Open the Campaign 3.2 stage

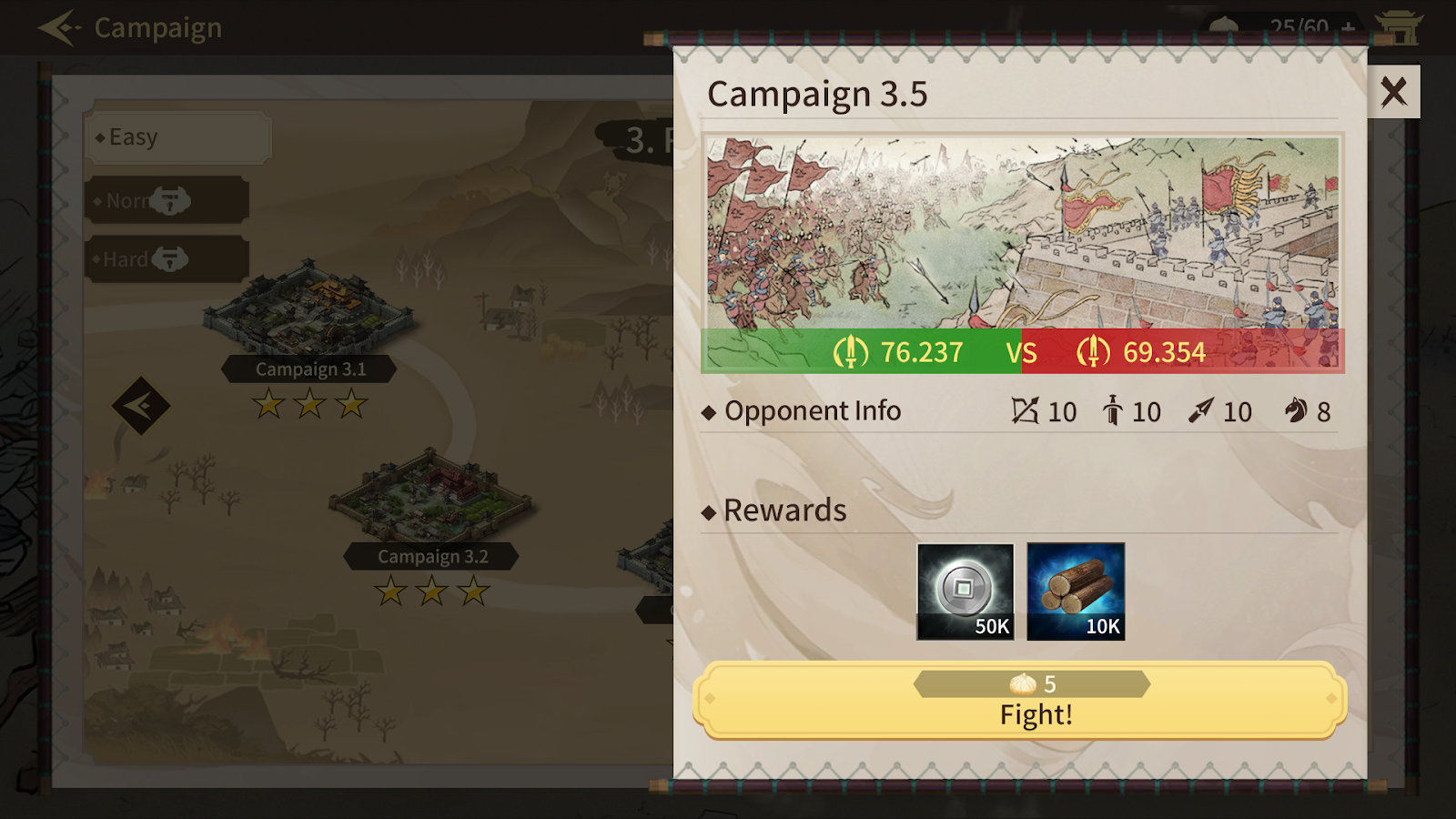(x=431, y=500)
